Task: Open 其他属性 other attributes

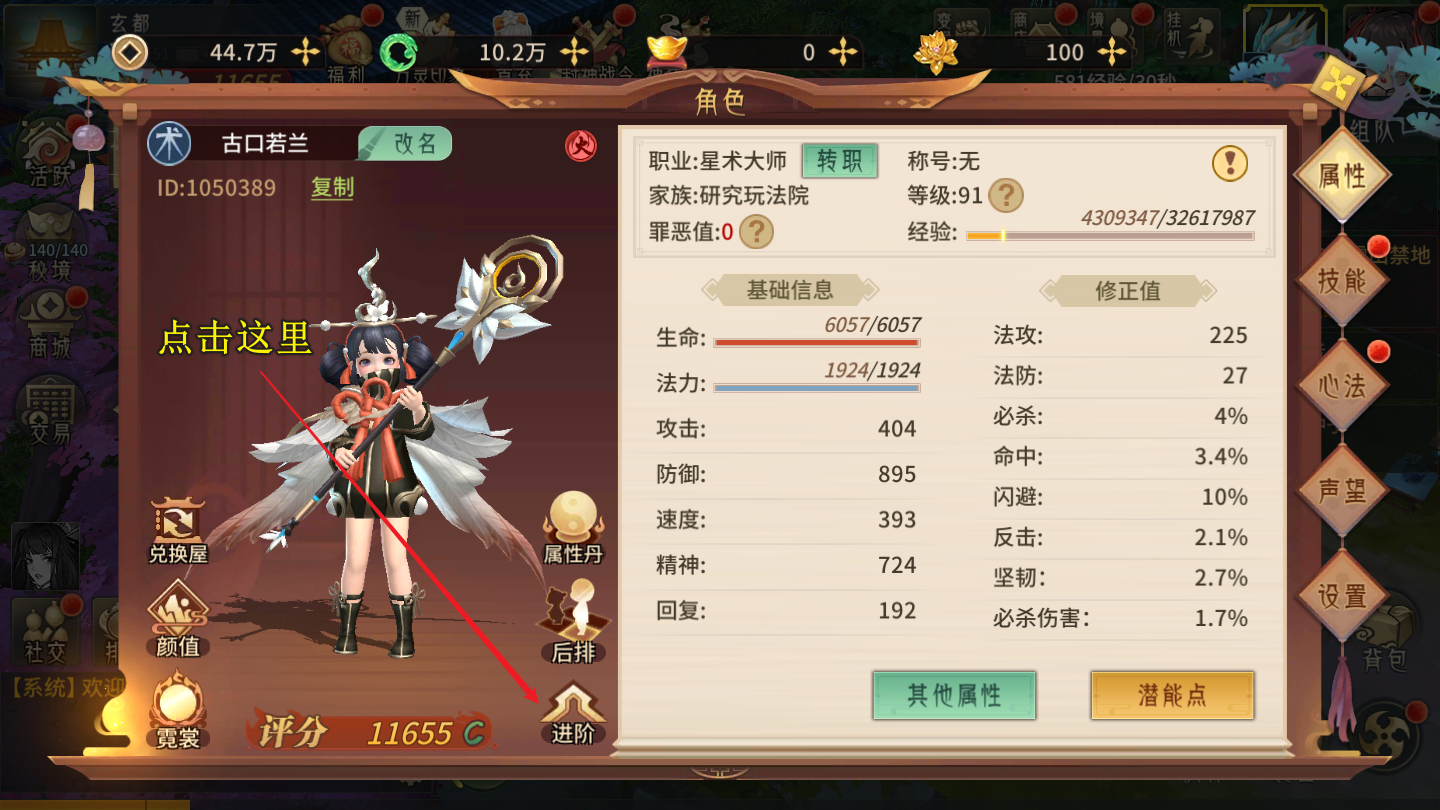Action: pos(954,695)
